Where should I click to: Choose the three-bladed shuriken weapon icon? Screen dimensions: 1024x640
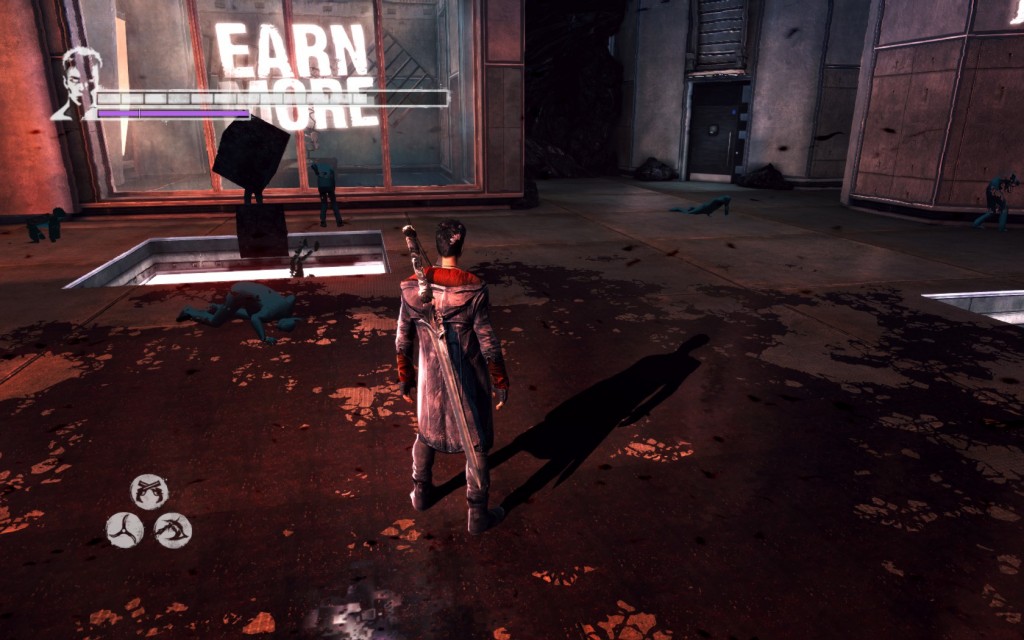pos(125,529)
